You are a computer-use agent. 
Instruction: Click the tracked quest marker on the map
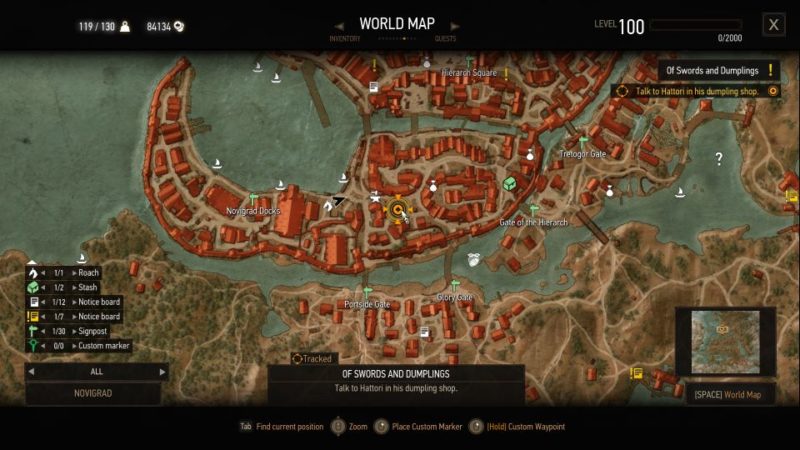[398, 210]
